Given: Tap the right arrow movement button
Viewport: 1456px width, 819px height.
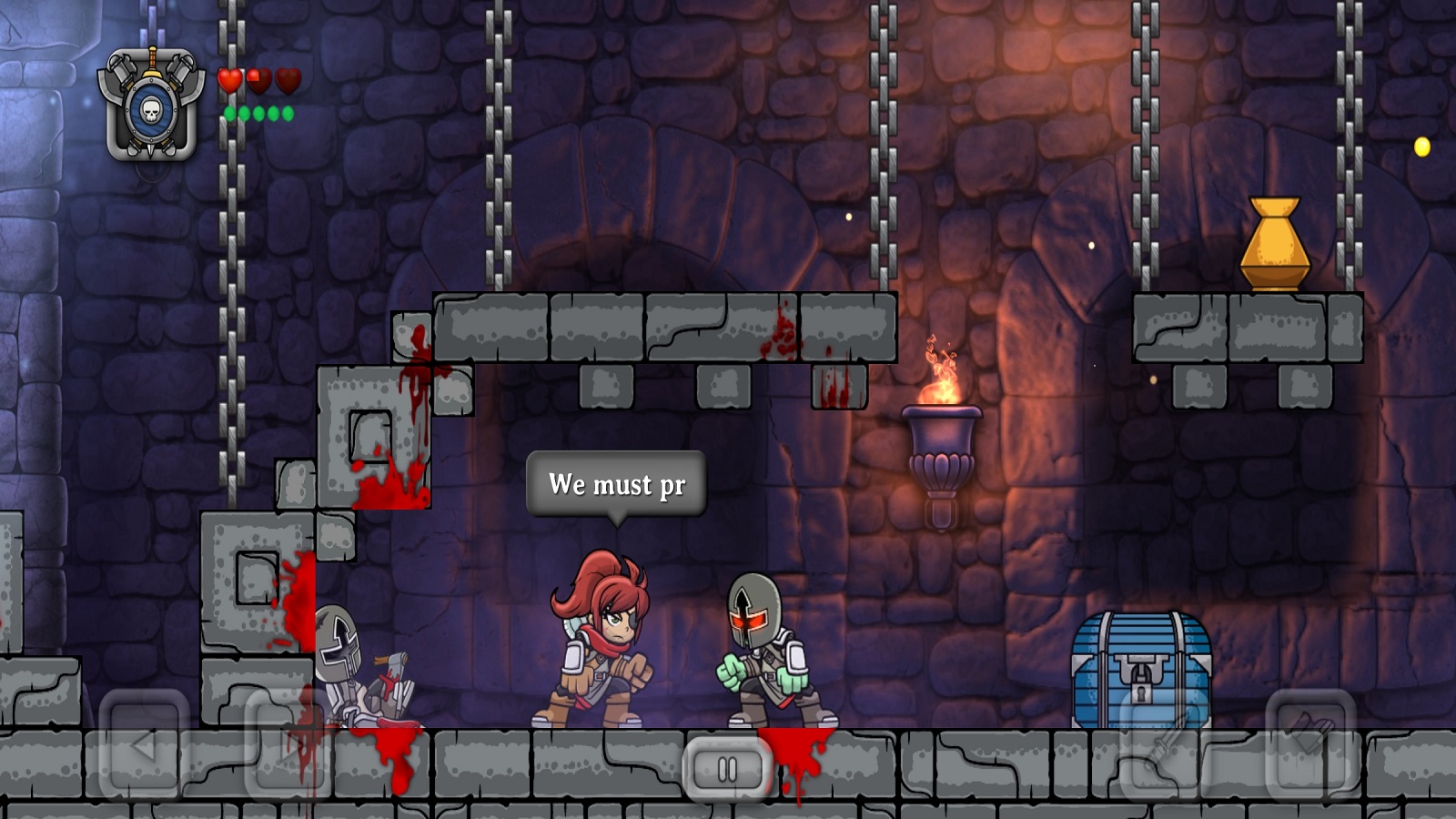Looking at the screenshot, I should click(x=289, y=746).
